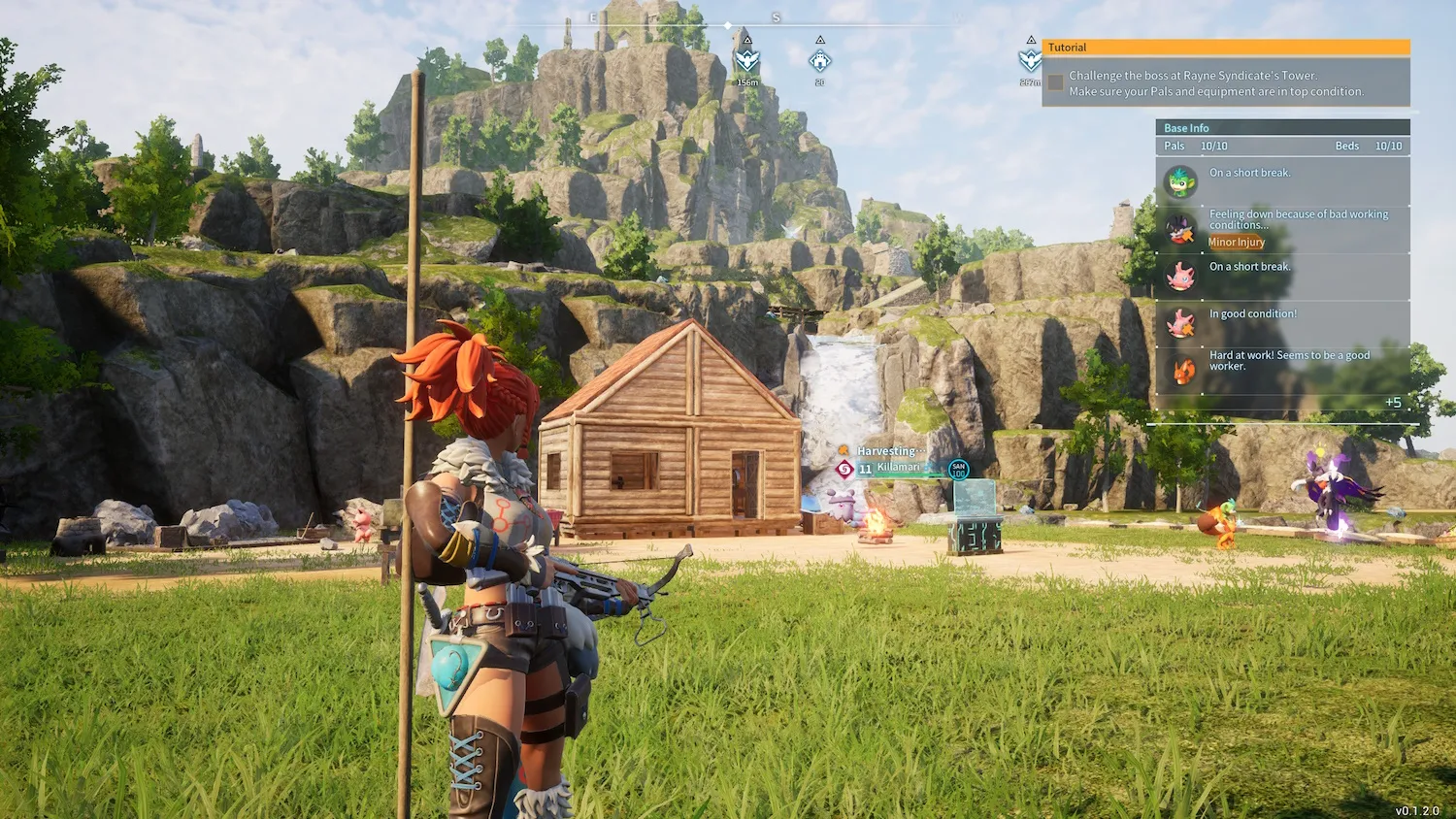Select the base castle marker on the compass
The image size is (1456, 819).
coord(820,61)
